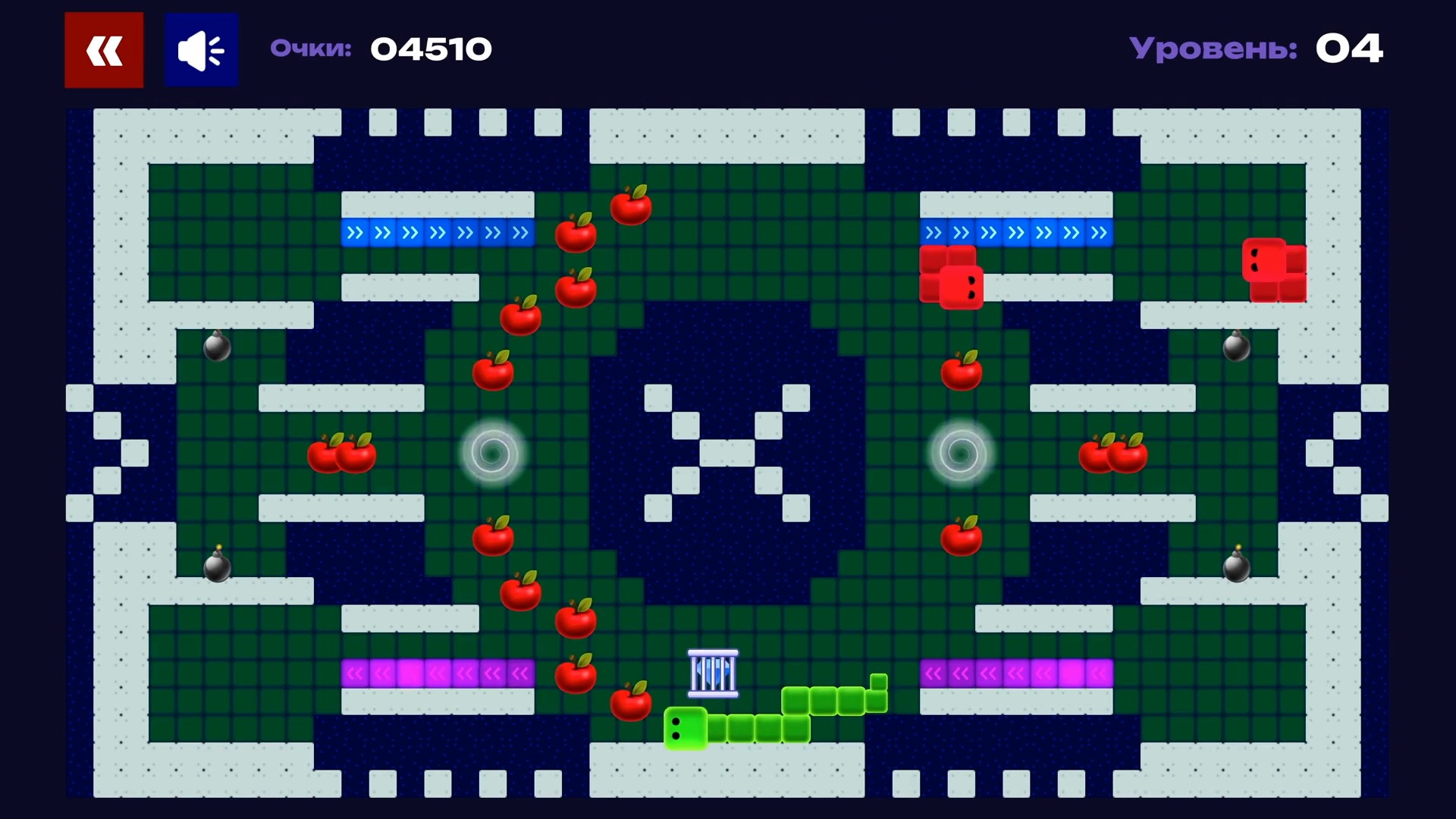
Task: Click the caged worm near the bottom
Action: tap(713, 673)
